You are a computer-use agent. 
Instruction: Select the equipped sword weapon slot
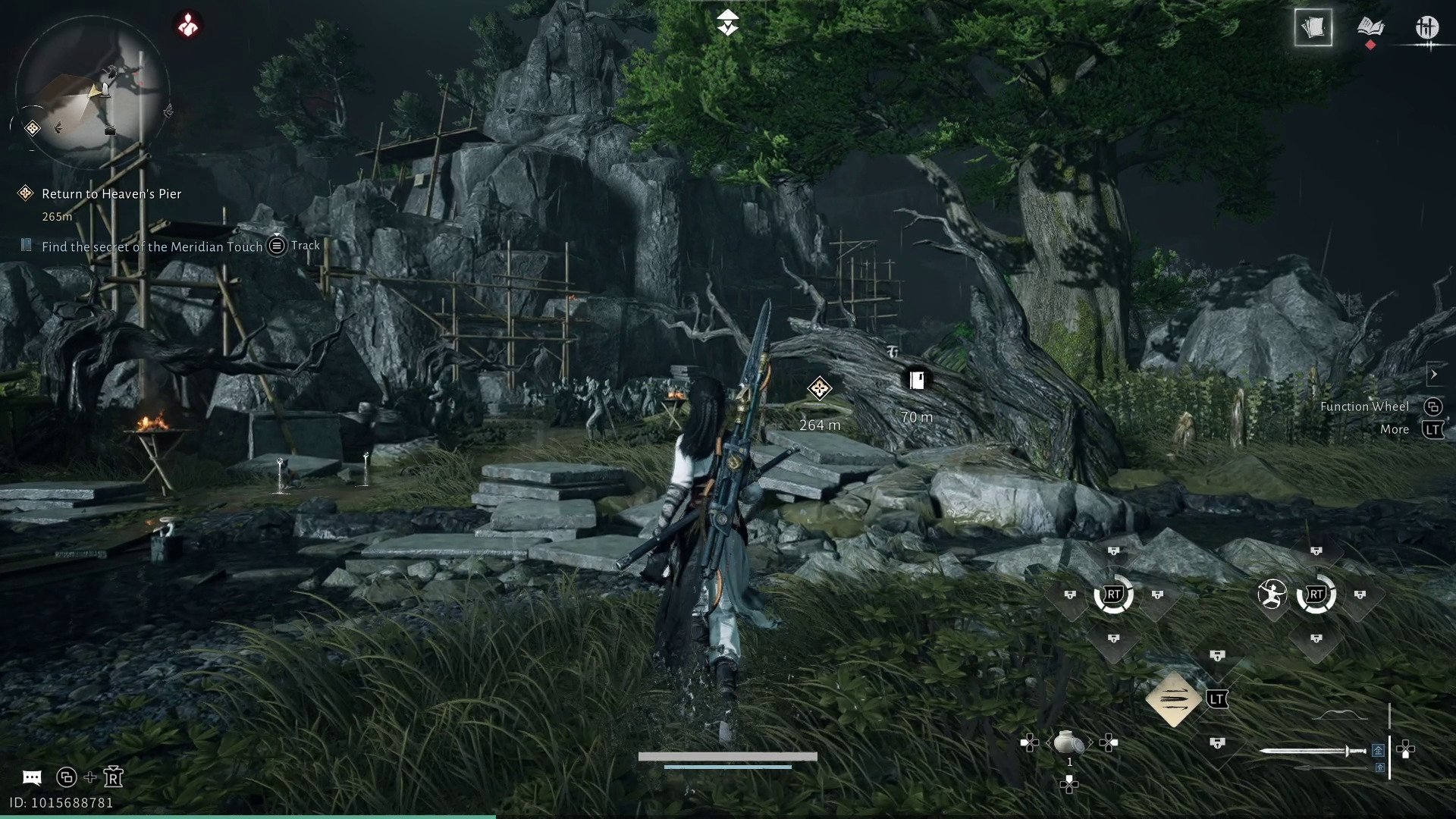click(1312, 751)
